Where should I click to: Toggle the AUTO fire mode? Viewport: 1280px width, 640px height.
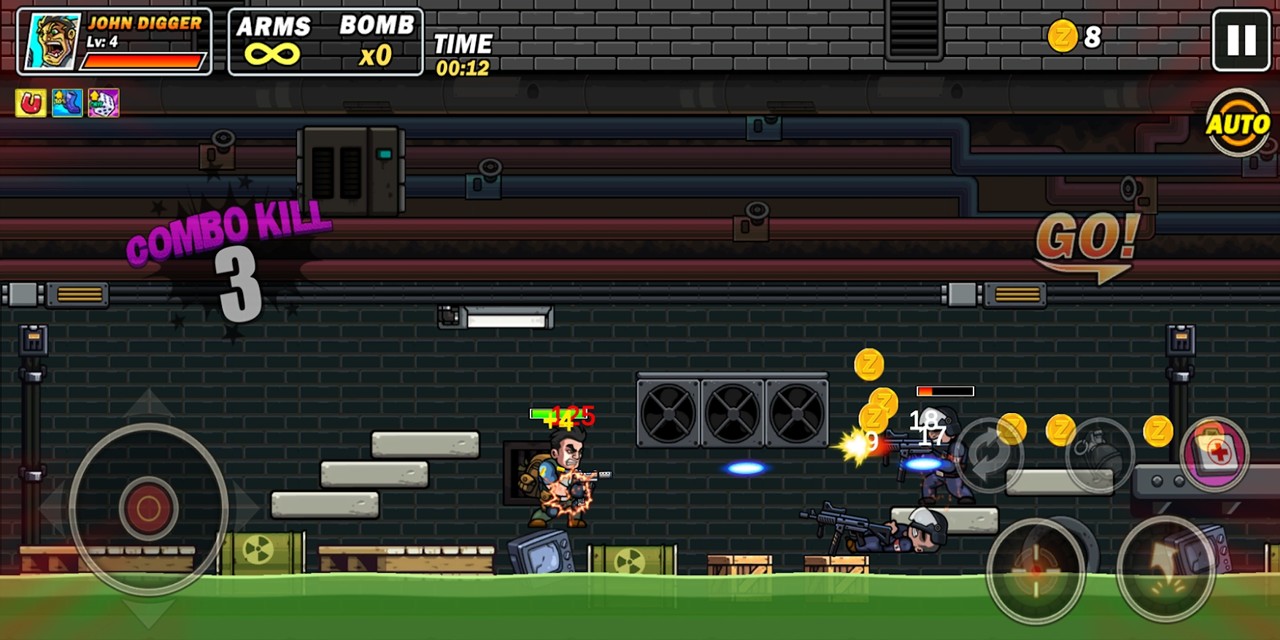[1238, 124]
